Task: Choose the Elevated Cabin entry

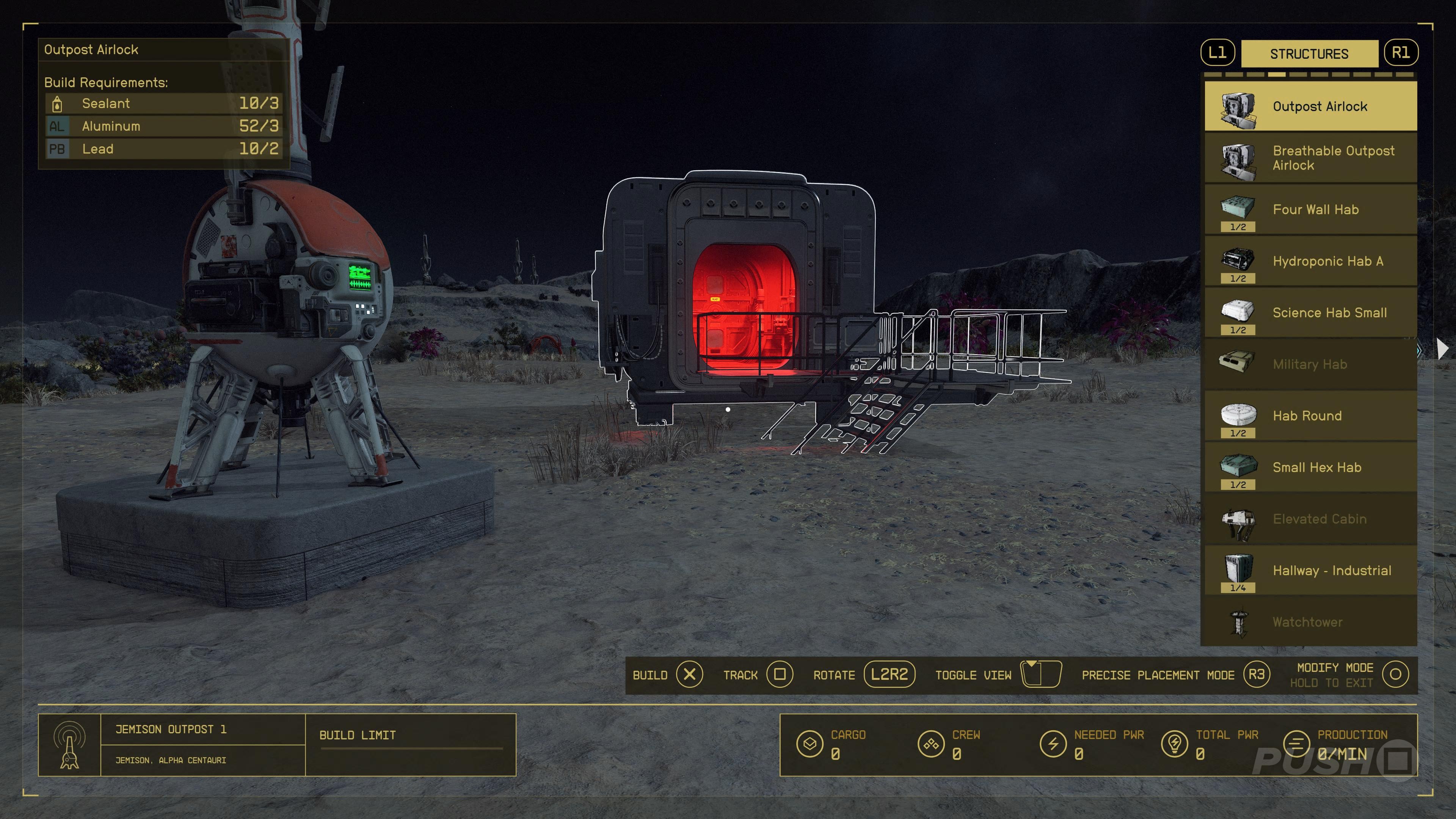Action: coord(1310,519)
